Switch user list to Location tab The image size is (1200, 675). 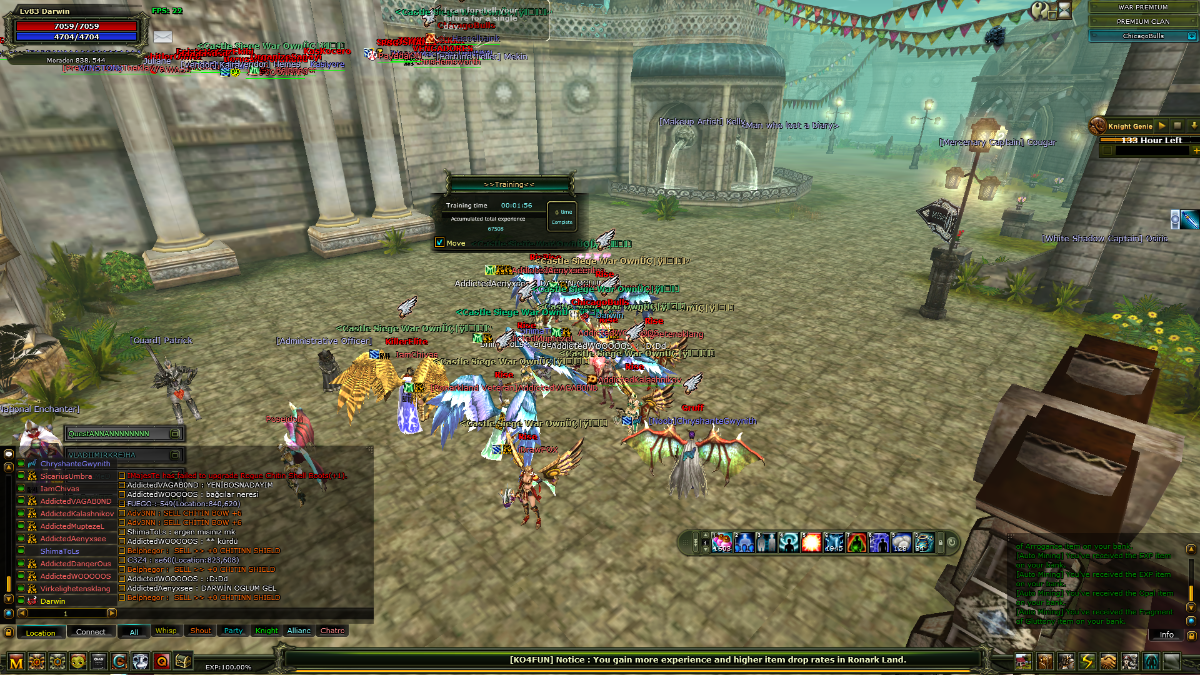(40, 632)
